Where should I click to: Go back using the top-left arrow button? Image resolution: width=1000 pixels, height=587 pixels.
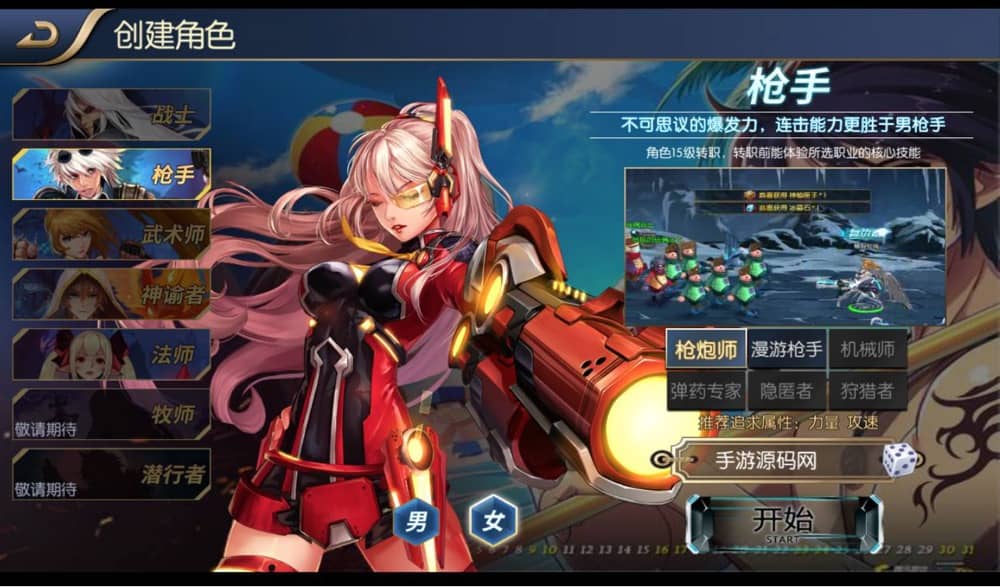pos(39,33)
